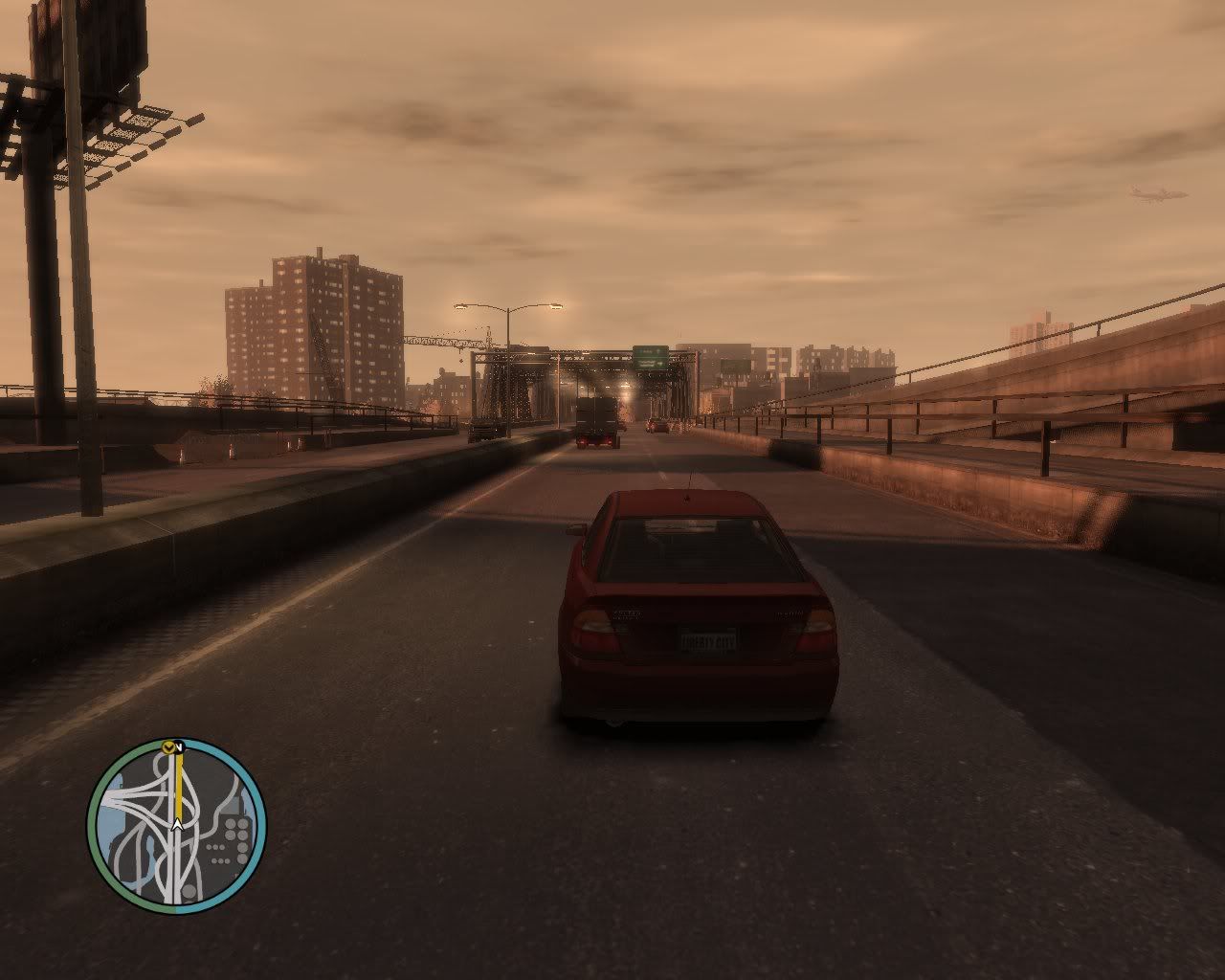Image resolution: width=1225 pixels, height=980 pixels.
Task: Click the yellow GPS route line on the radar
Action: click(x=178, y=785)
